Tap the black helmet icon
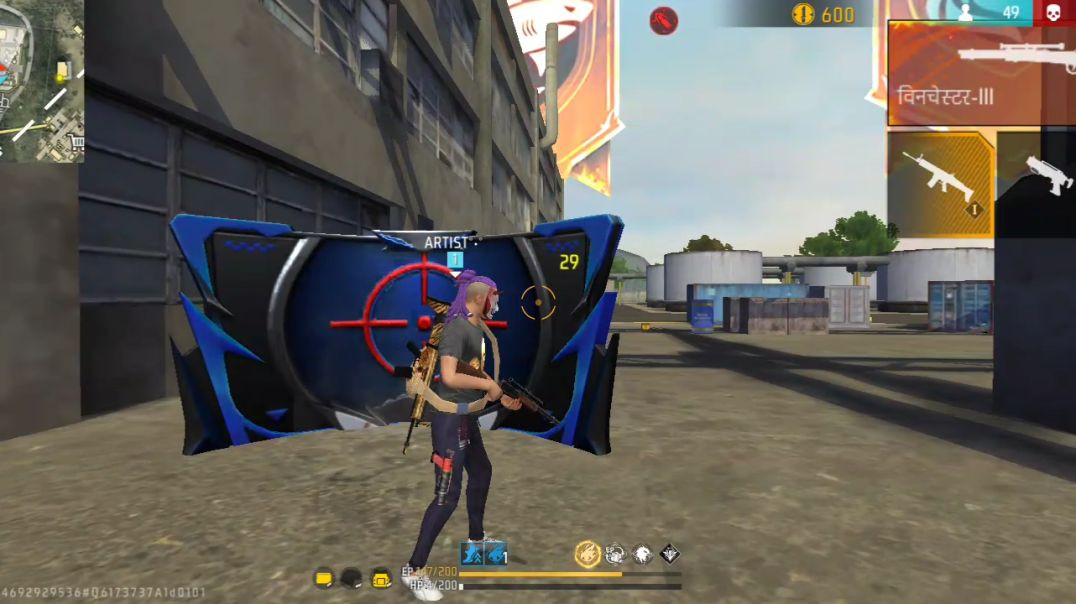The width and height of the screenshot is (1076, 604). pos(351,578)
